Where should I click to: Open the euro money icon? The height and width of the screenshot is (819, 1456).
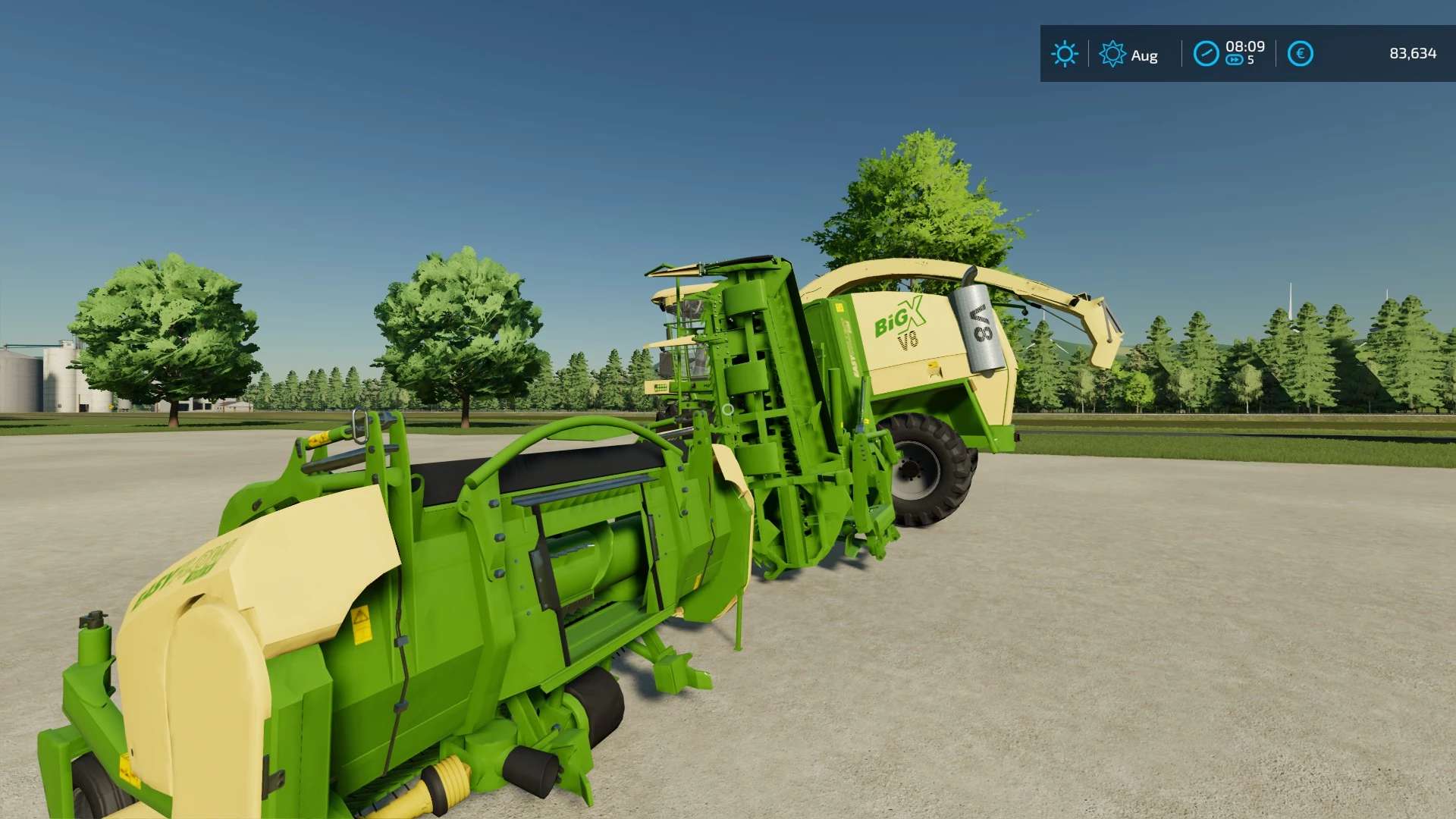point(1300,54)
